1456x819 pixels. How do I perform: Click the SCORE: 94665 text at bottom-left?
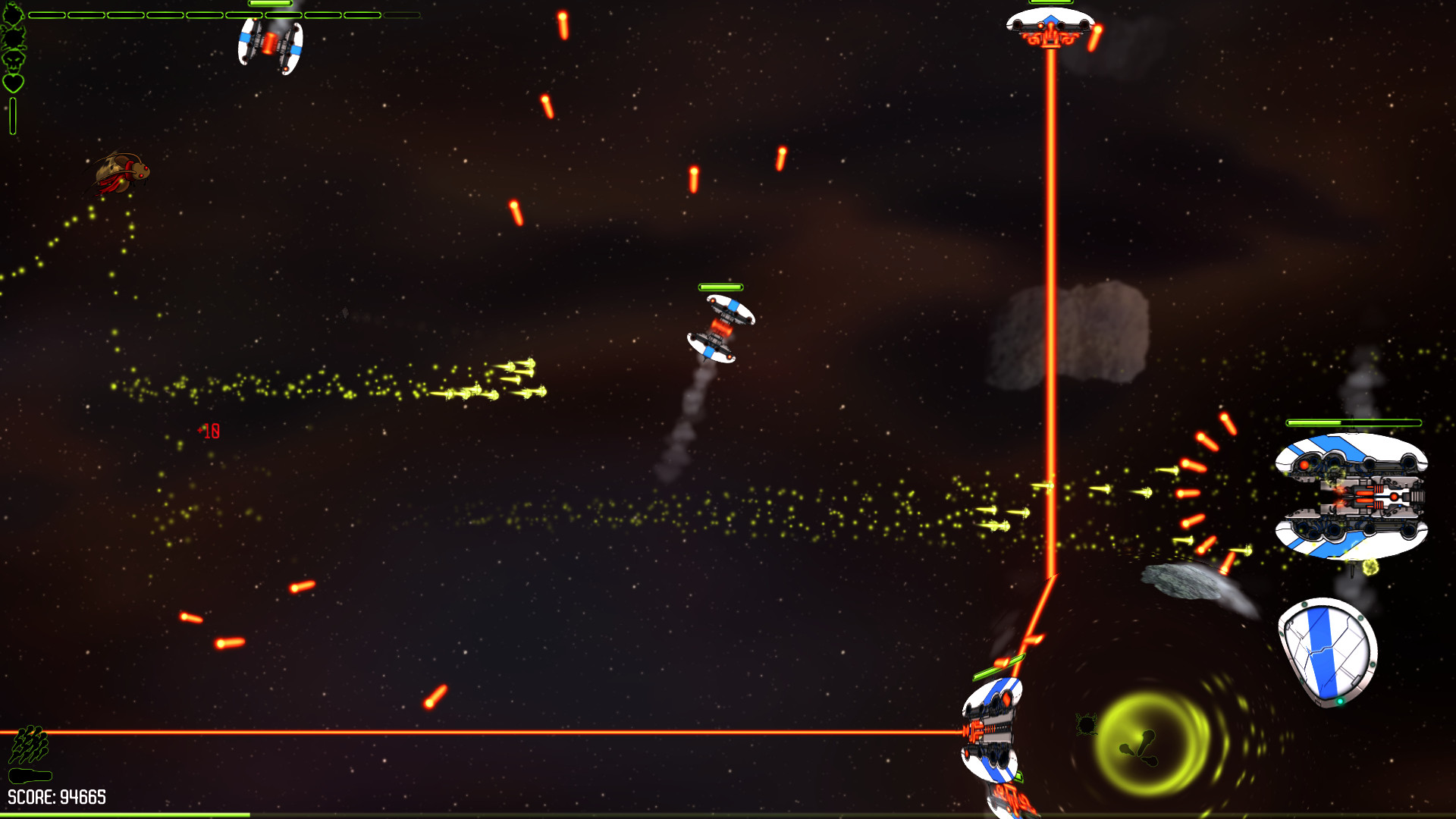[x=57, y=795]
